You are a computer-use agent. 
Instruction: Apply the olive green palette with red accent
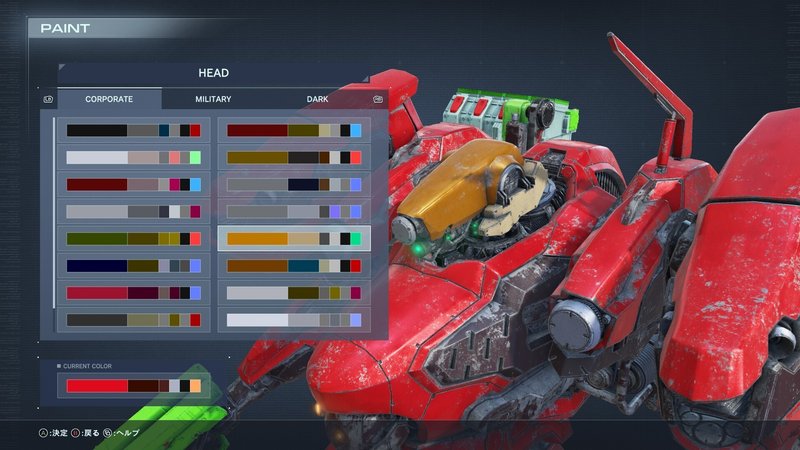pos(133,238)
